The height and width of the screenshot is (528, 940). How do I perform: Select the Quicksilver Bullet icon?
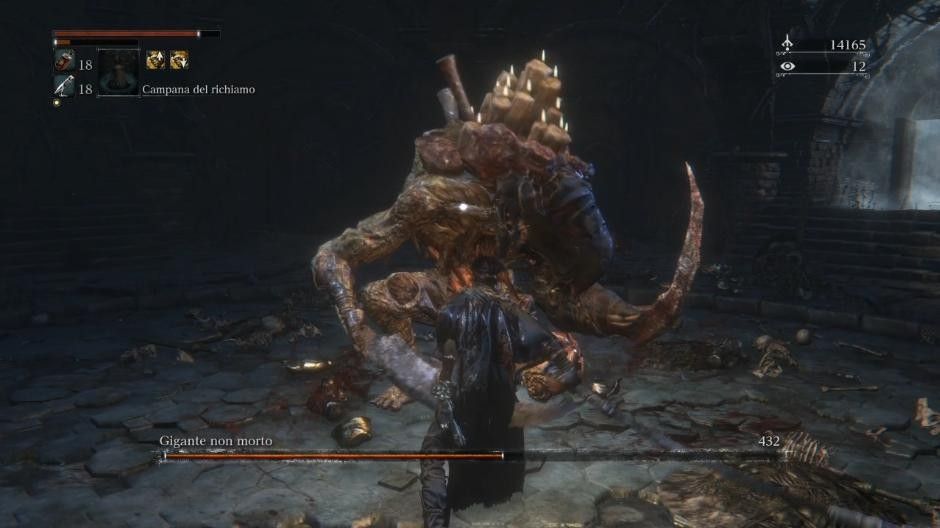62,88
